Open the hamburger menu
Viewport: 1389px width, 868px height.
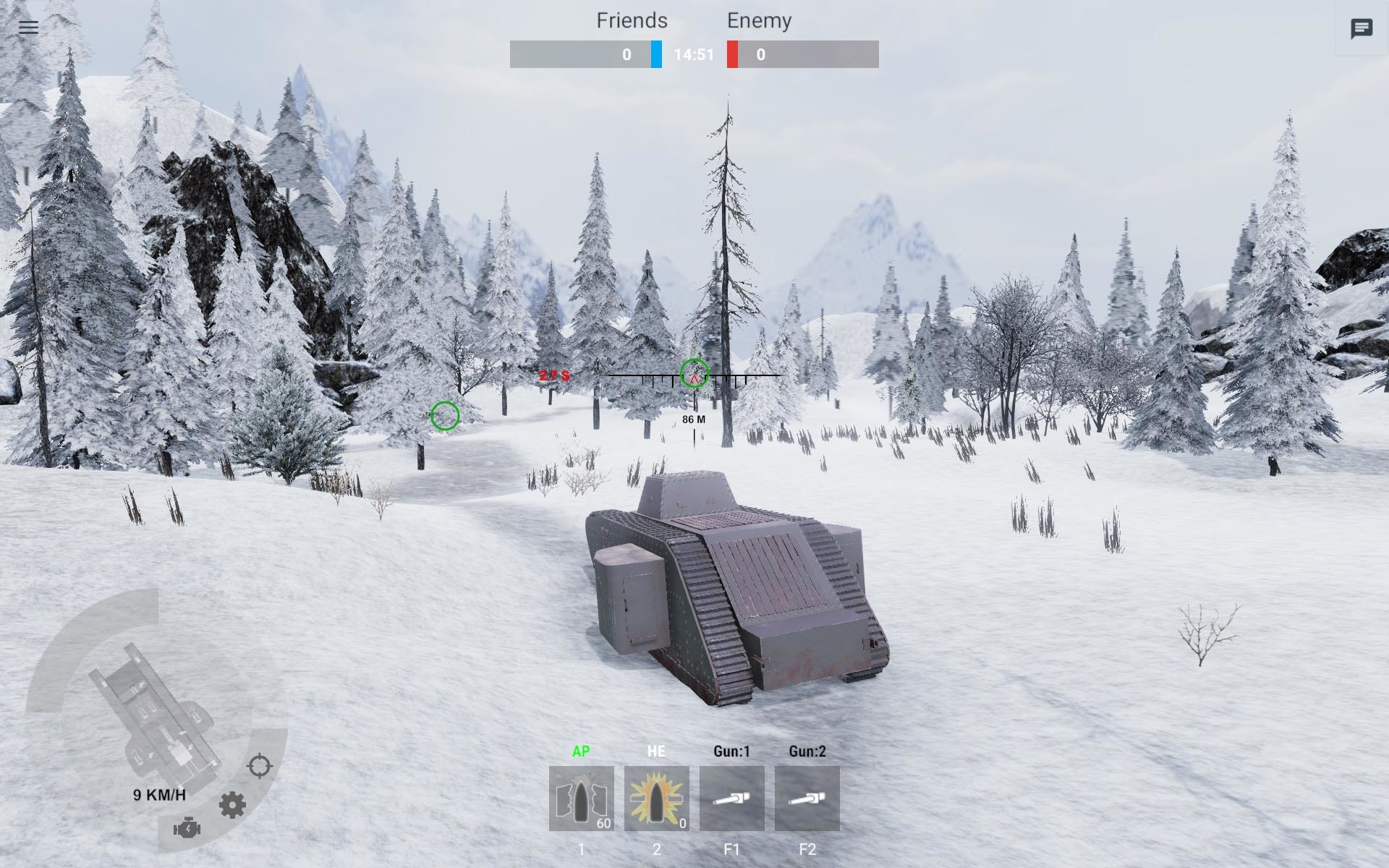pos(28,27)
